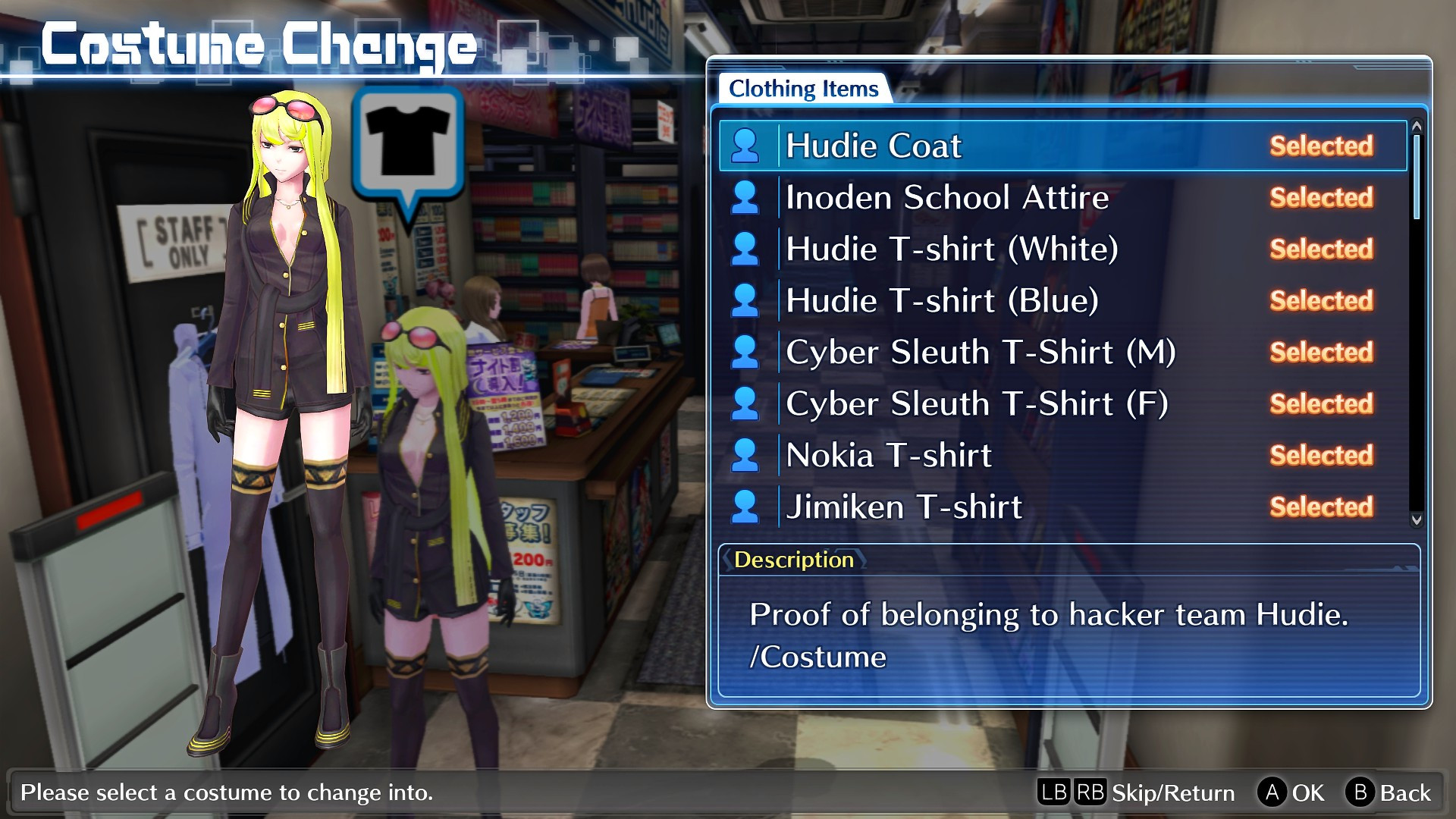
Task: Toggle Selected on Inoden School Attire
Action: tap(1322, 197)
